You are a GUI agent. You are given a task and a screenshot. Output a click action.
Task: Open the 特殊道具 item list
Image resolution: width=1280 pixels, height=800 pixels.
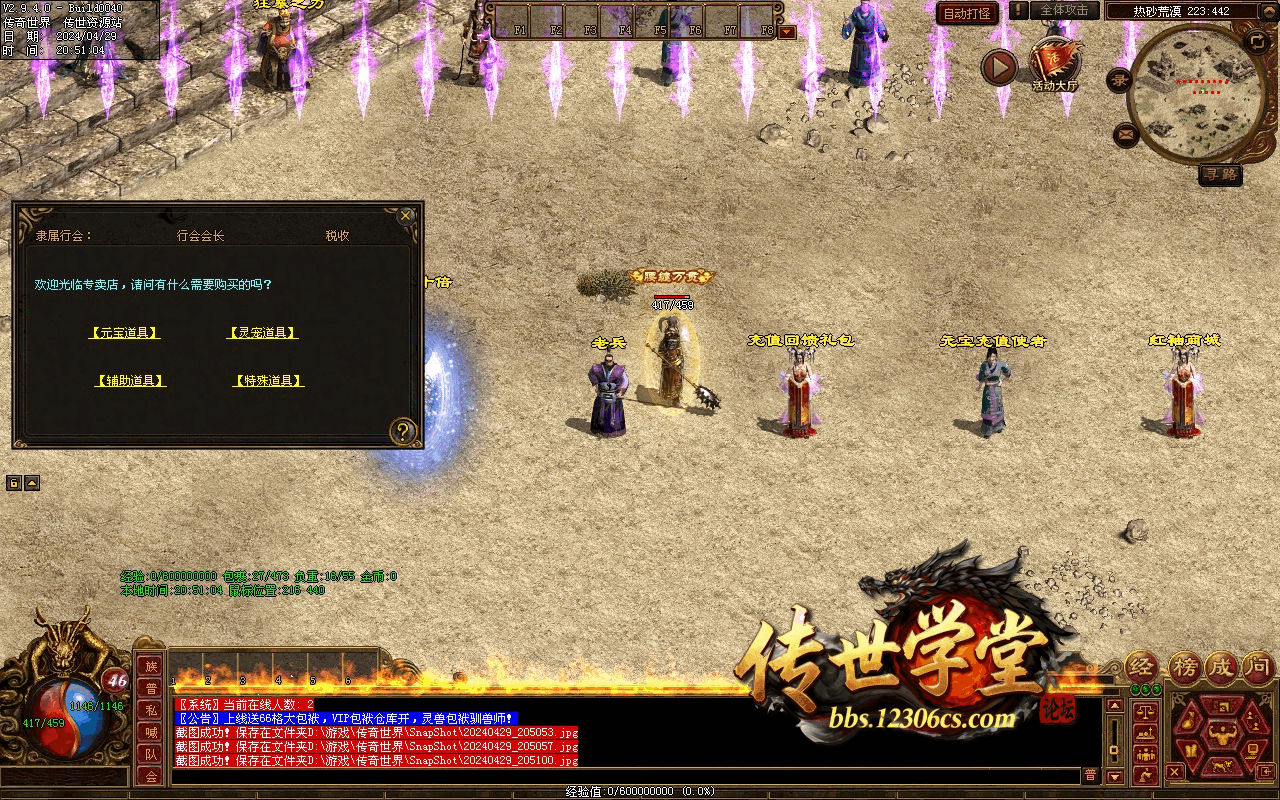(x=269, y=381)
